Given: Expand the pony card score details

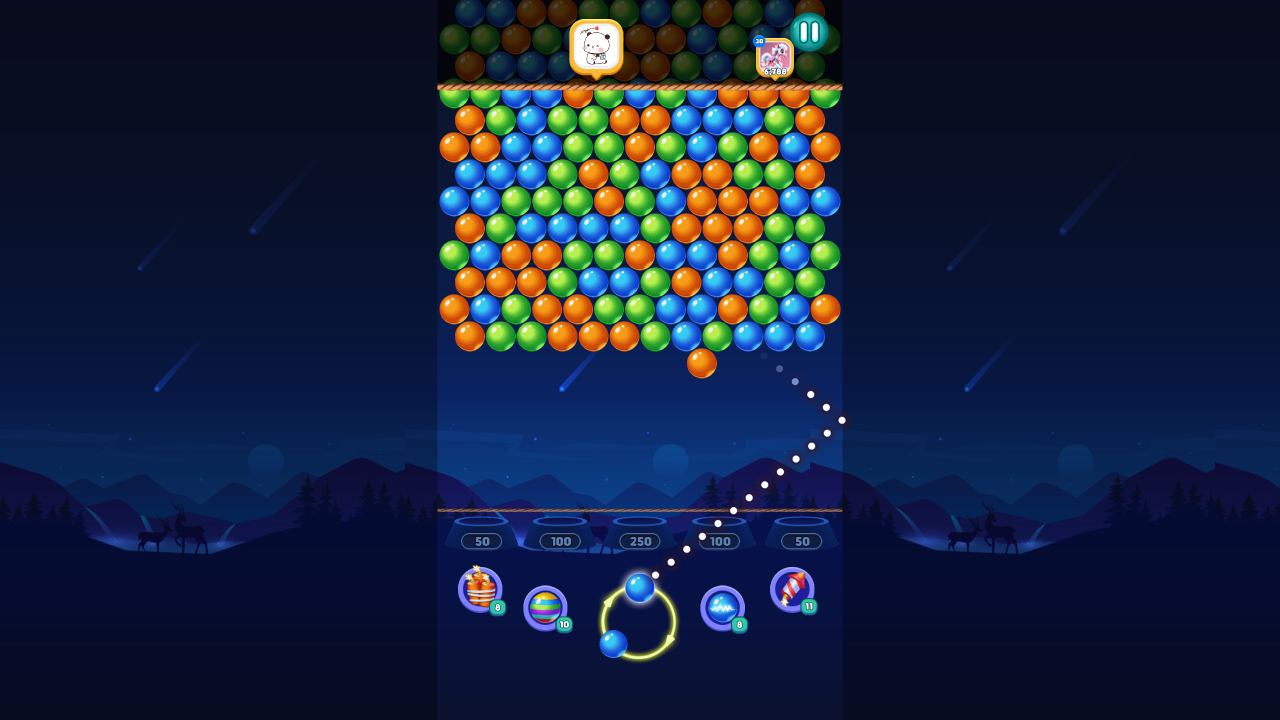Looking at the screenshot, I should [777, 71].
